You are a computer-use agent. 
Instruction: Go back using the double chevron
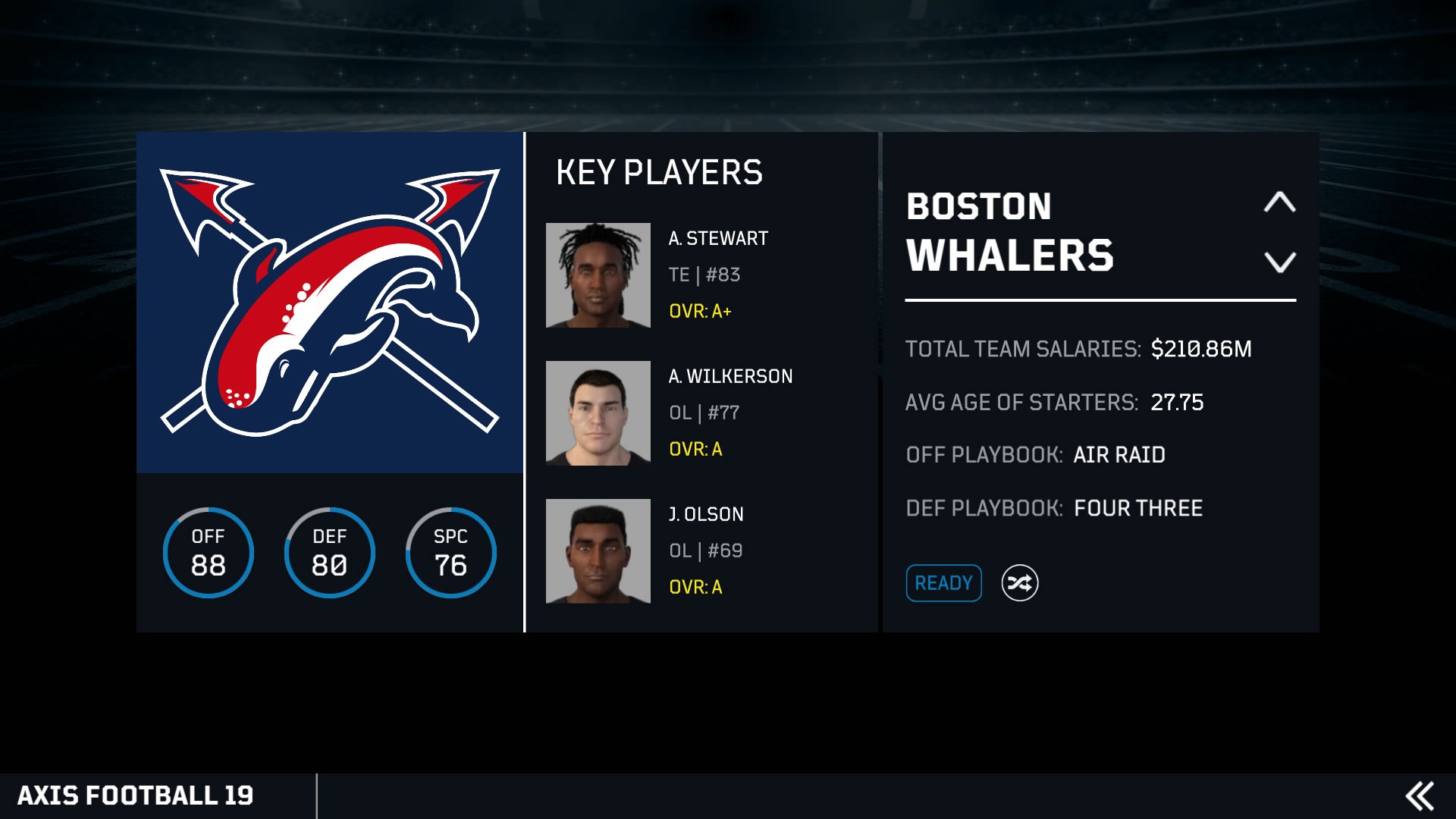1420,796
